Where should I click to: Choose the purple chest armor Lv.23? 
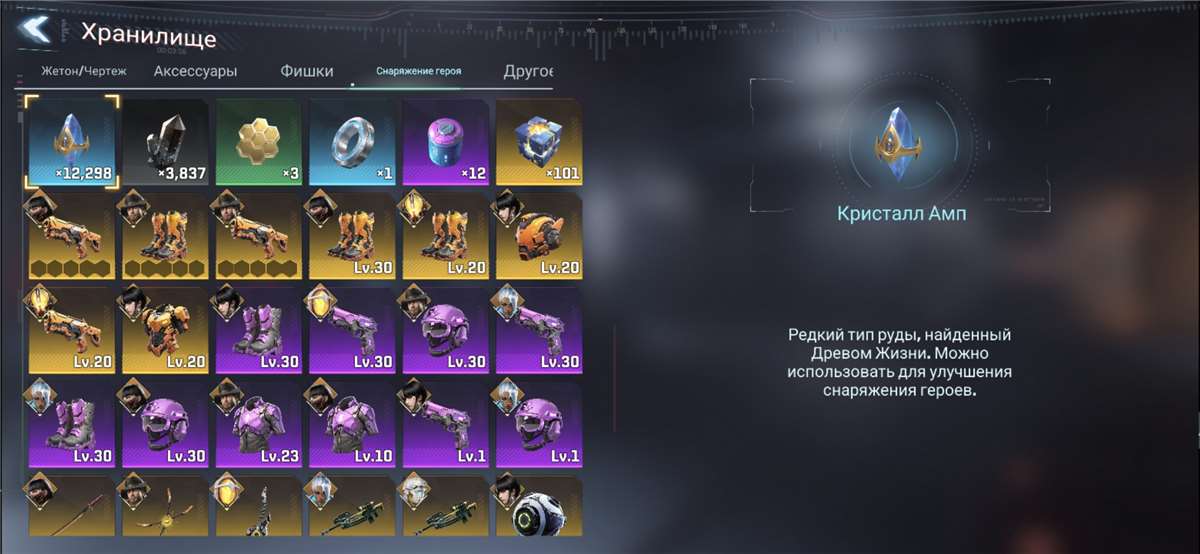[258, 423]
